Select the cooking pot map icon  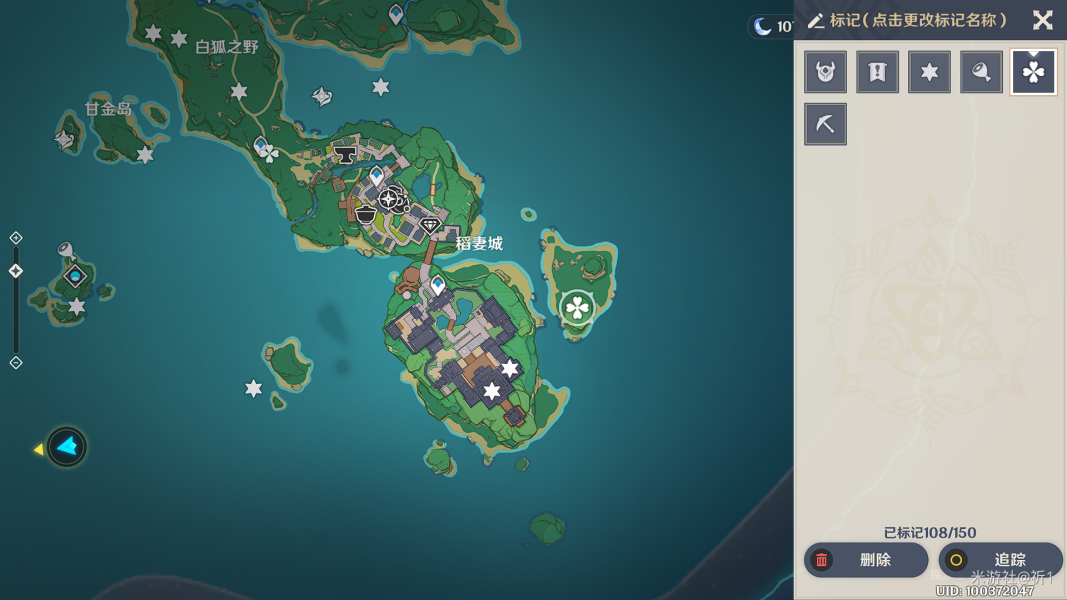pyautogui.click(x=366, y=214)
